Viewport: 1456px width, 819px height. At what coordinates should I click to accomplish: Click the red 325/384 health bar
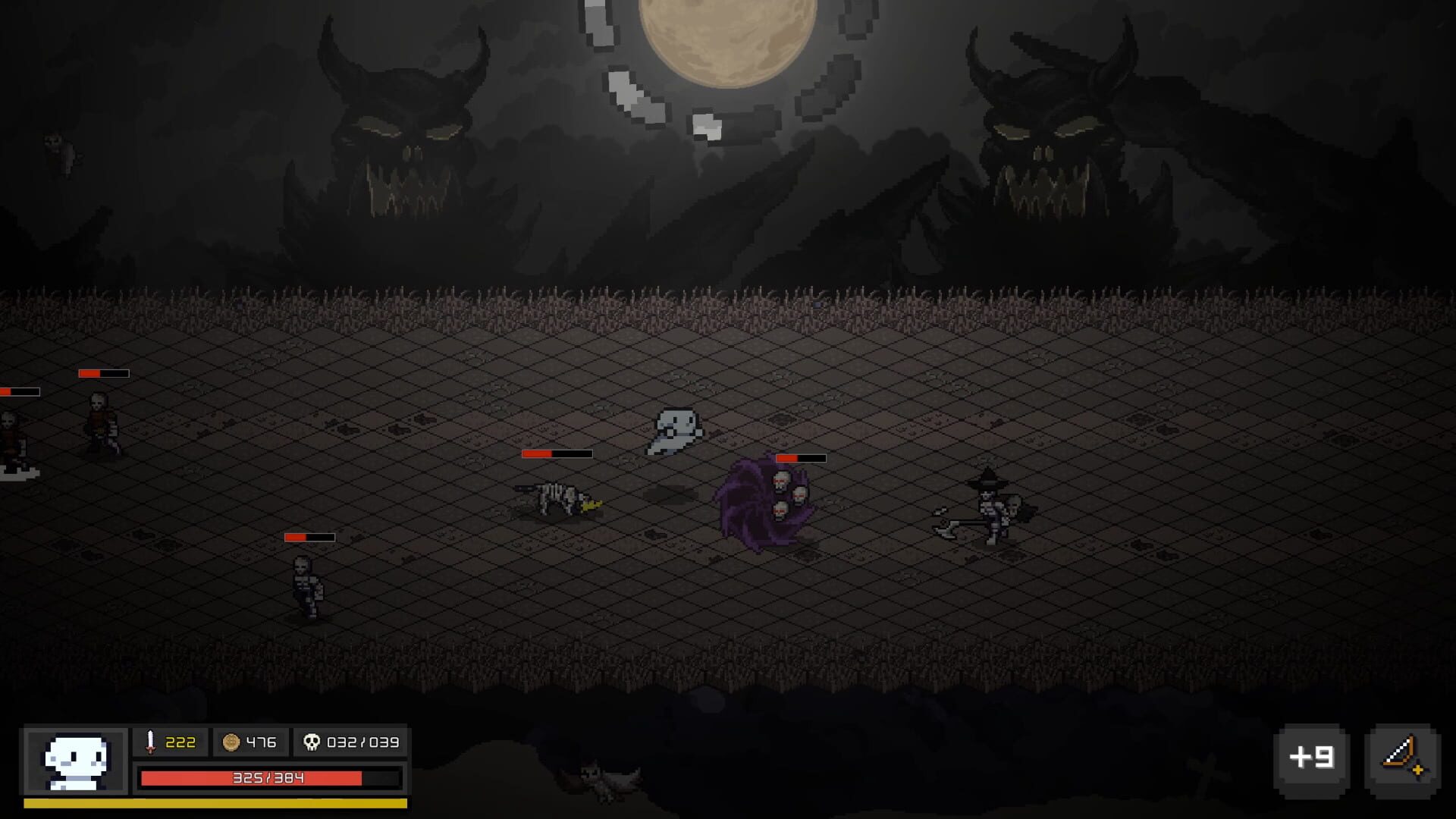(x=268, y=777)
